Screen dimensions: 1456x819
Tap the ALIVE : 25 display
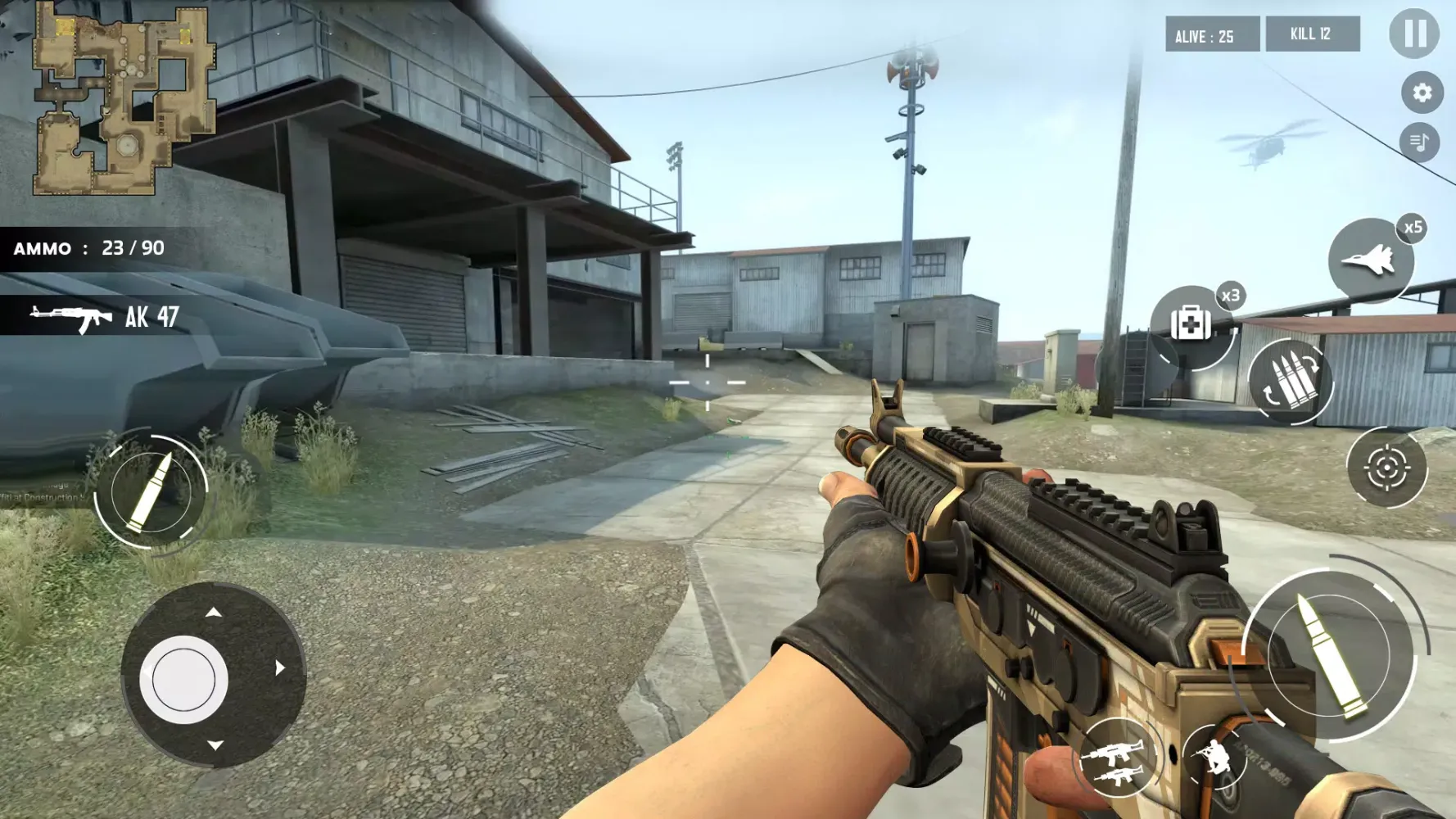[x=1211, y=34]
